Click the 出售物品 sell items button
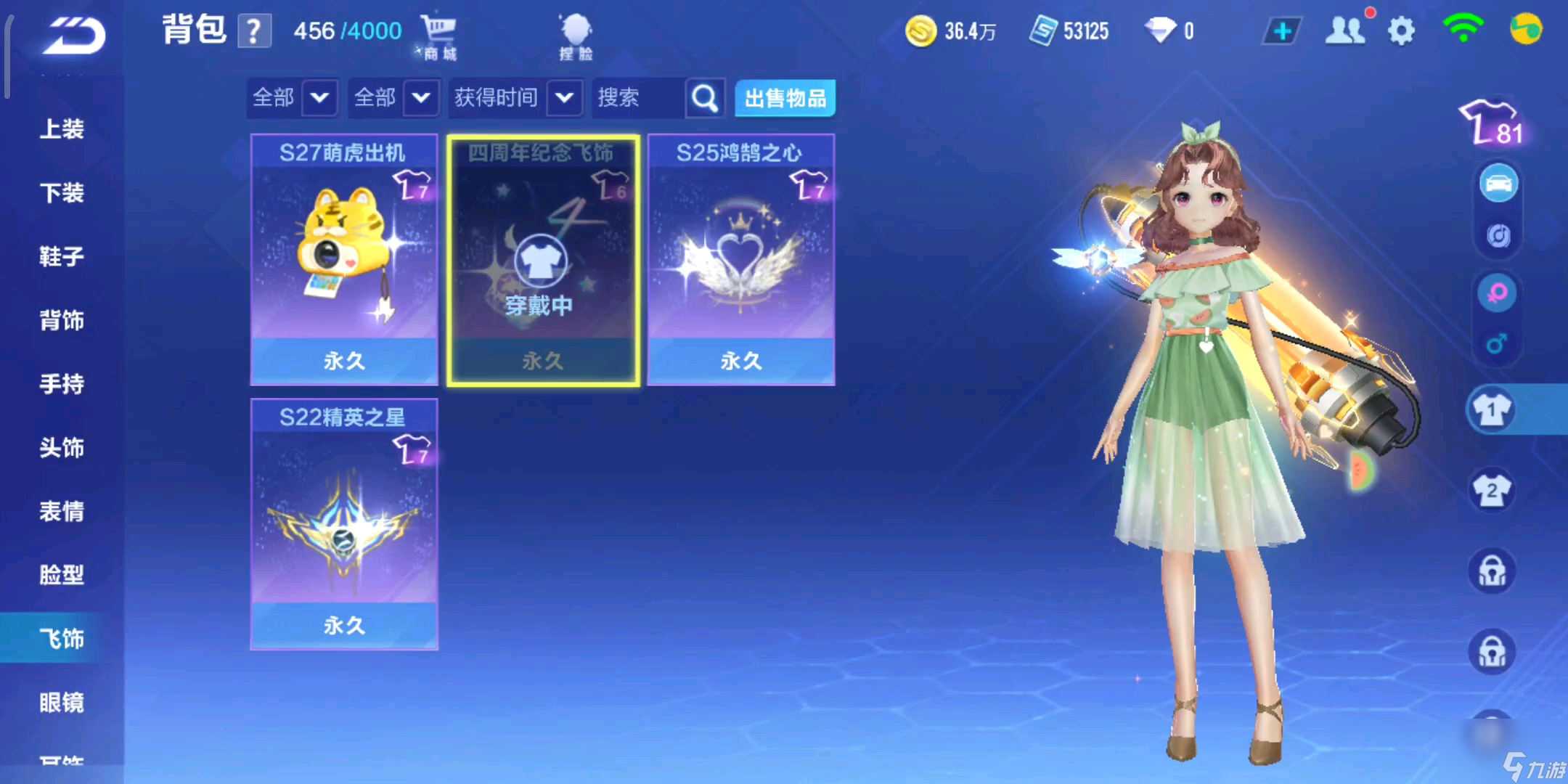The height and width of the screenshot is (784, 1568). [785, 98]
